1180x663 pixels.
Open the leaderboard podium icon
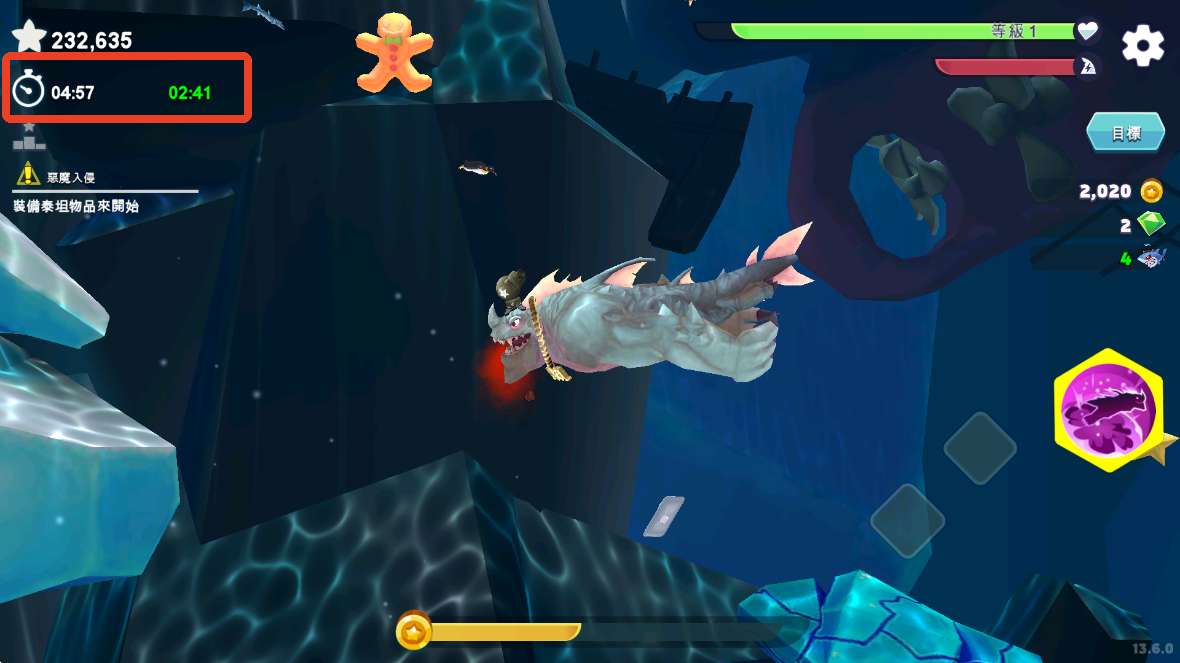[x=29, y=138]
